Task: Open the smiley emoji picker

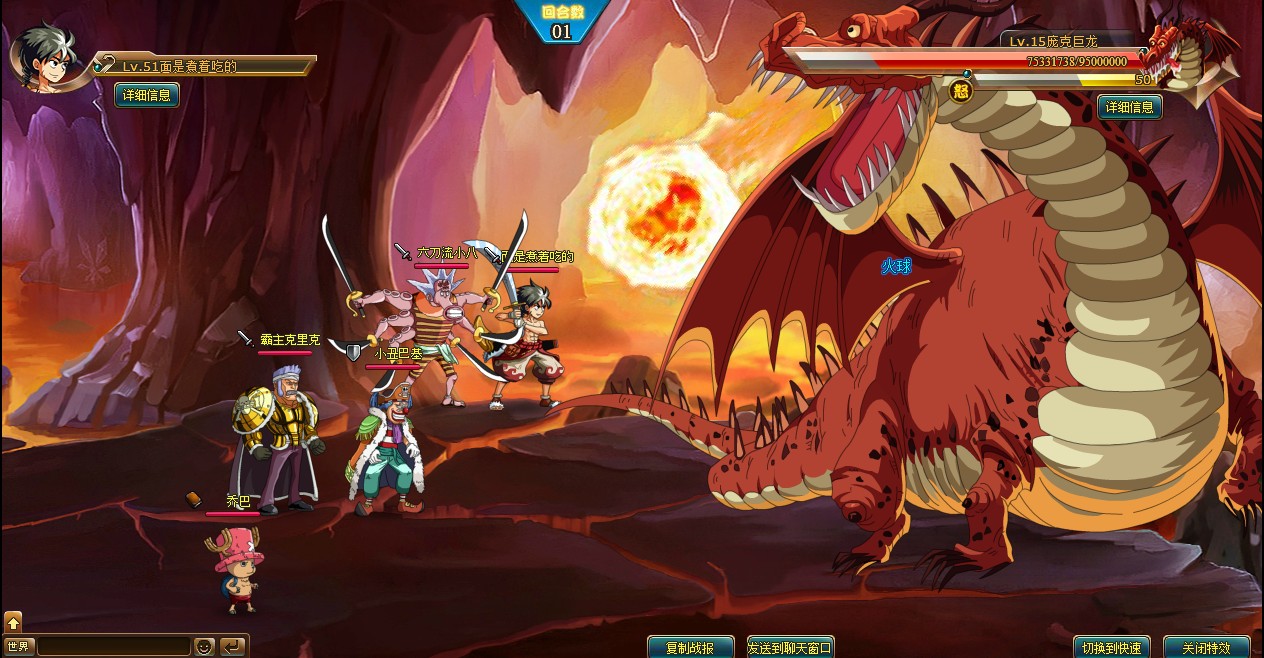Action: [204, 647]
